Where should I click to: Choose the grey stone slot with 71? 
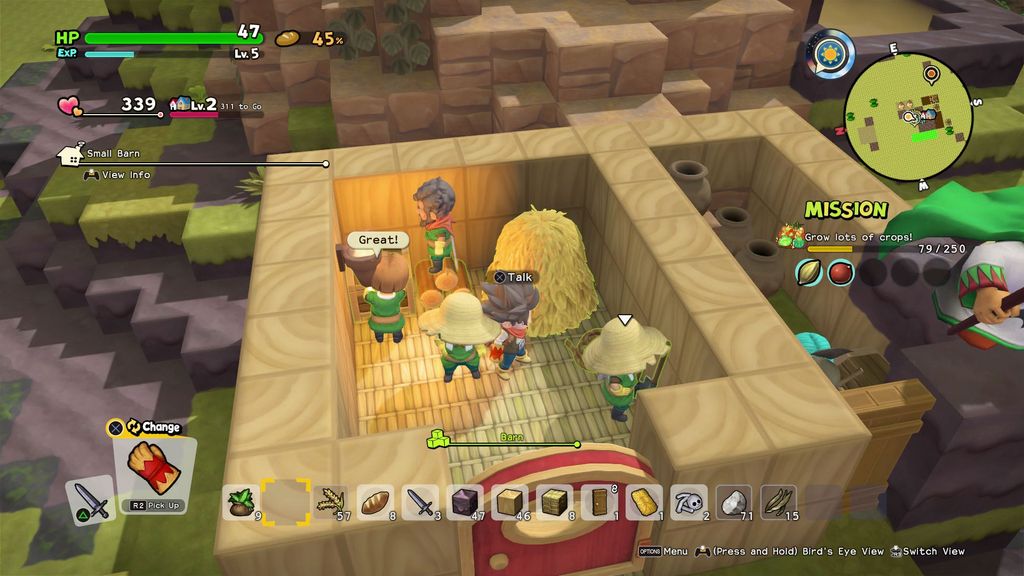pyautogui.click(x=735, y=501)
